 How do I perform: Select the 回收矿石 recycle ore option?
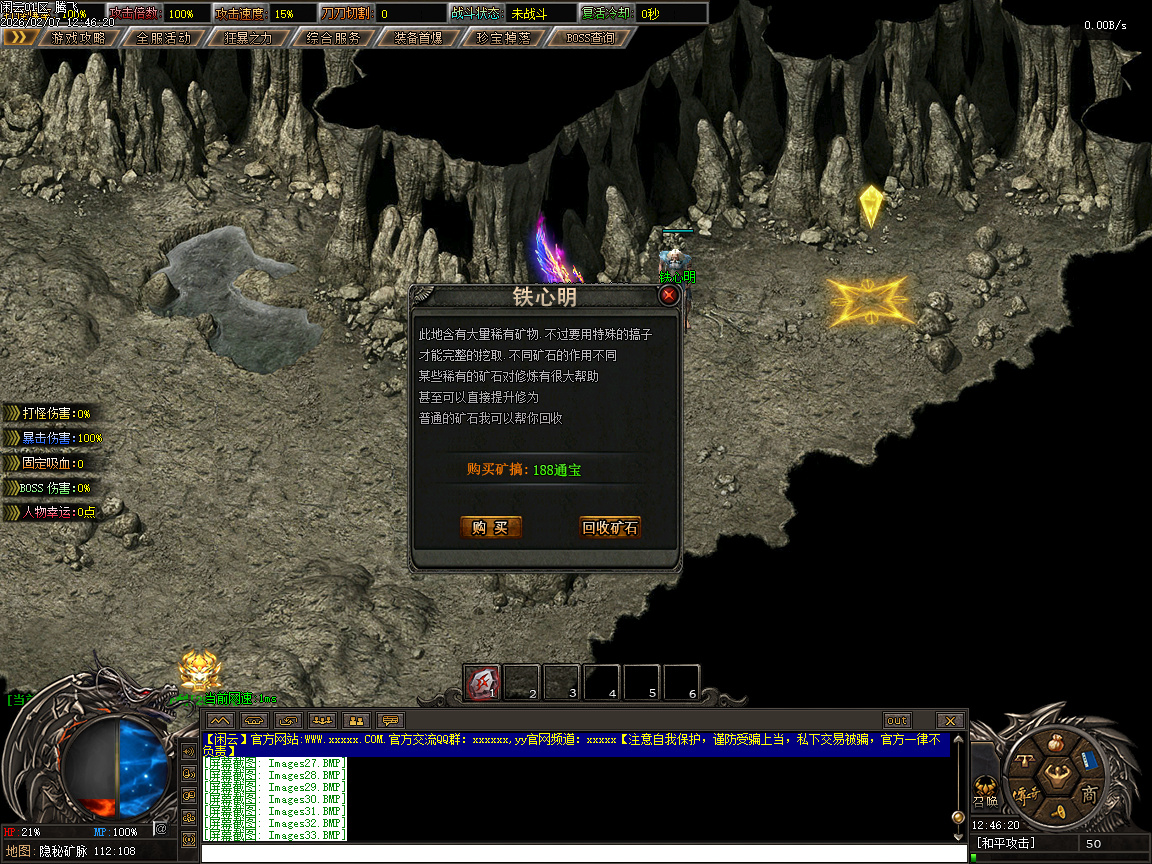(x=610, y=528)
